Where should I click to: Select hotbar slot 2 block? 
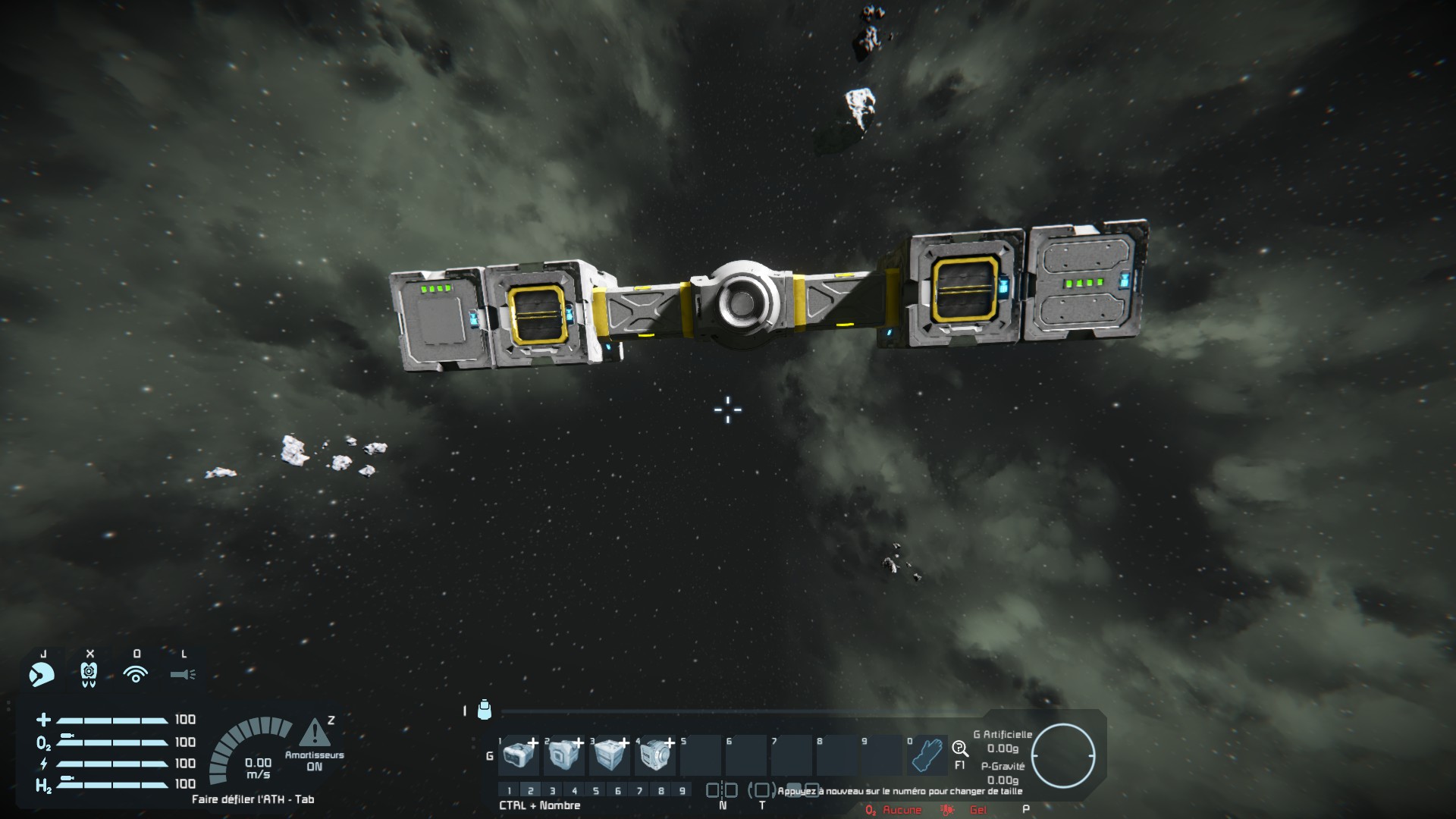(564, 755)
